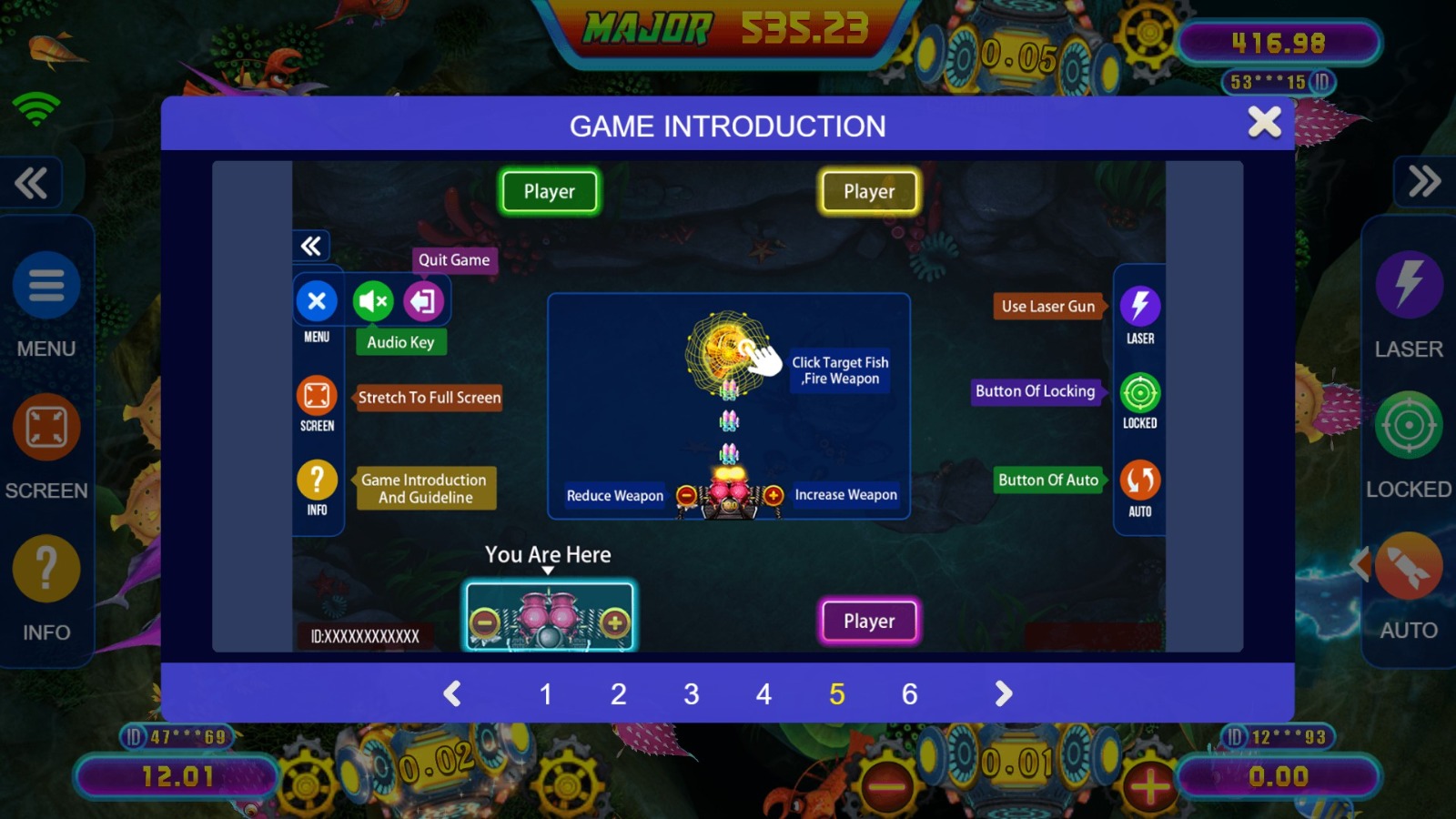1456x819 pixels.
Task: Open the MENU button on the sidebar
Action: pyautogui.click(x=46, y=286)
